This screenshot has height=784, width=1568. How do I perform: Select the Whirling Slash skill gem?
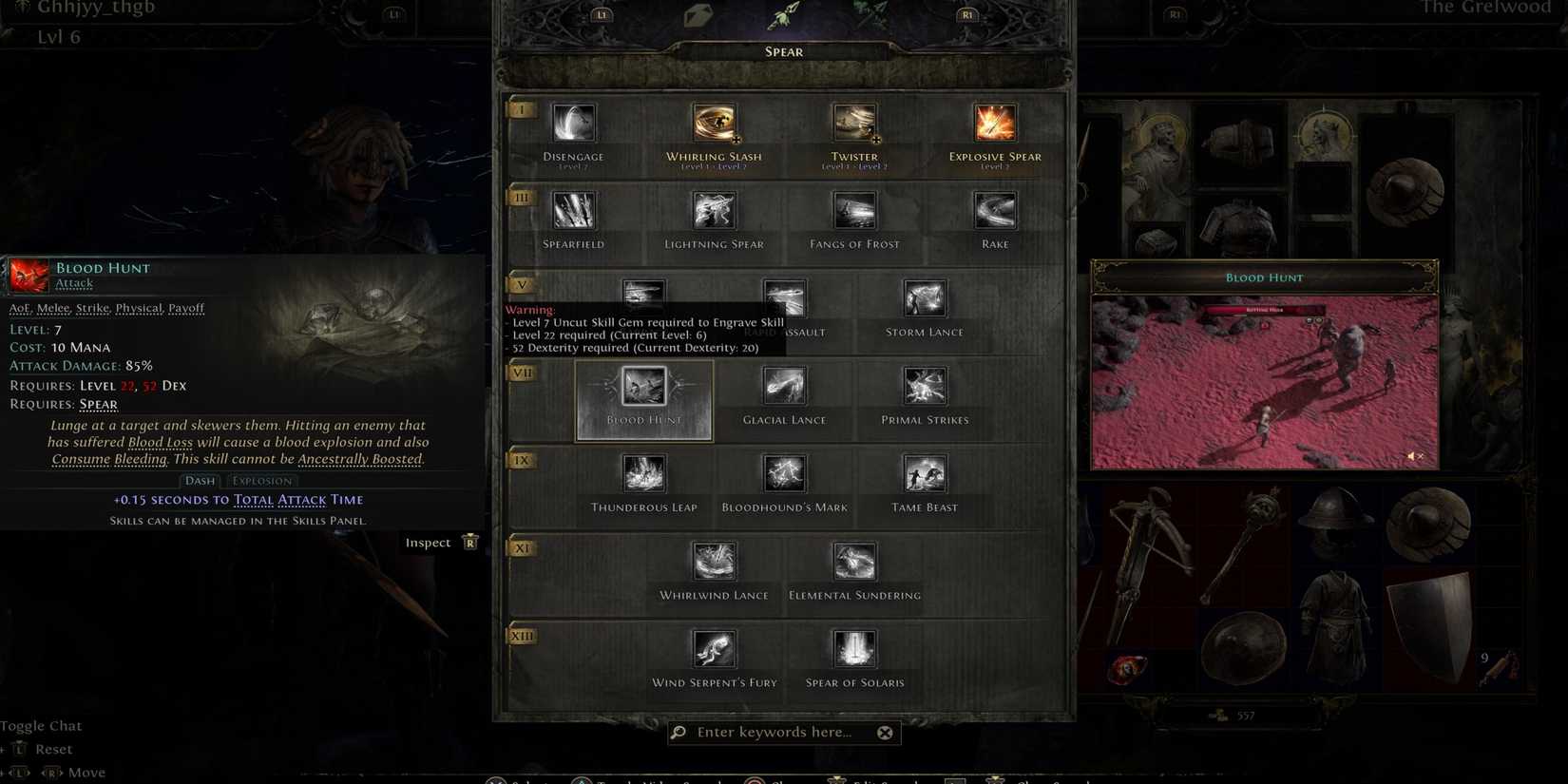(714, 122)
